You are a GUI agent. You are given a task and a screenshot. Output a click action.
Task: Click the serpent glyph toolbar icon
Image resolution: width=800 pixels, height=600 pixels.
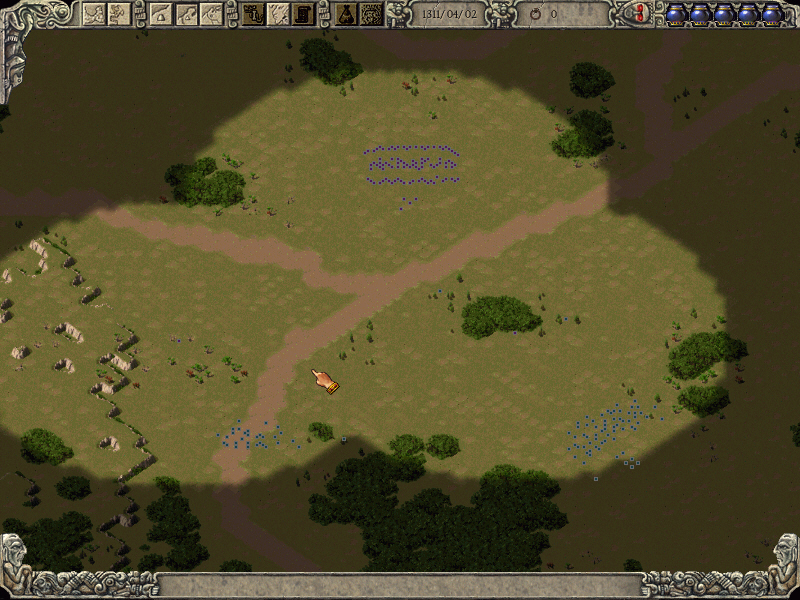253,13
